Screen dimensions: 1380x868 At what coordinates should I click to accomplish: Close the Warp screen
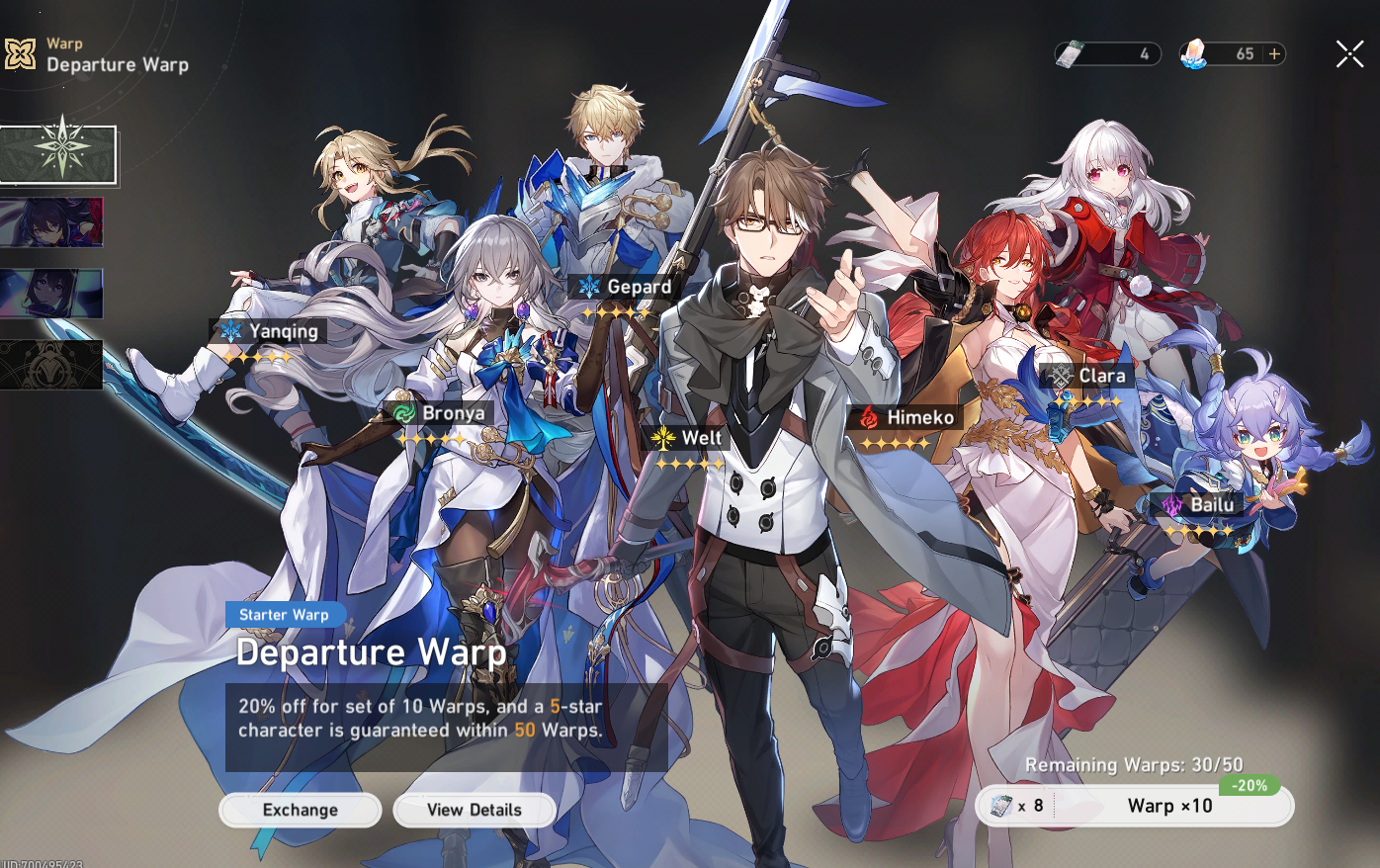click(1349, 54)
